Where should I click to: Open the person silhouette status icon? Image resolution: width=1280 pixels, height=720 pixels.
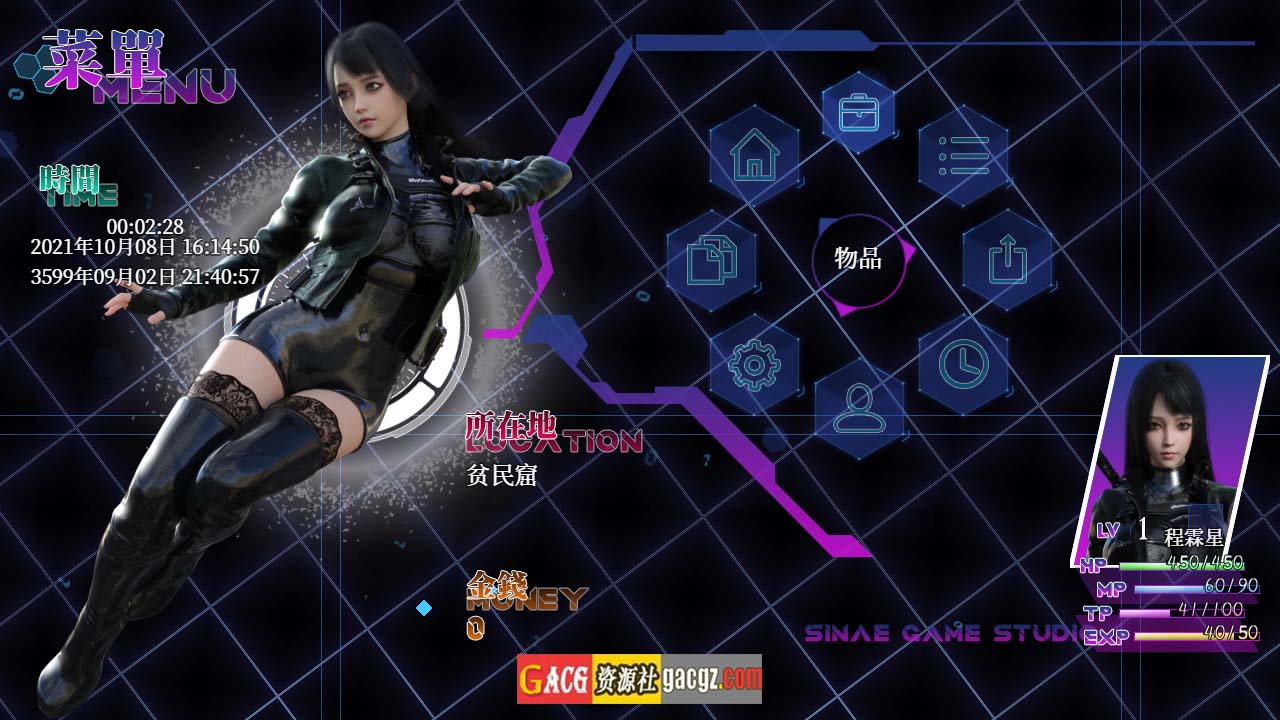click(x=859, y=409)
